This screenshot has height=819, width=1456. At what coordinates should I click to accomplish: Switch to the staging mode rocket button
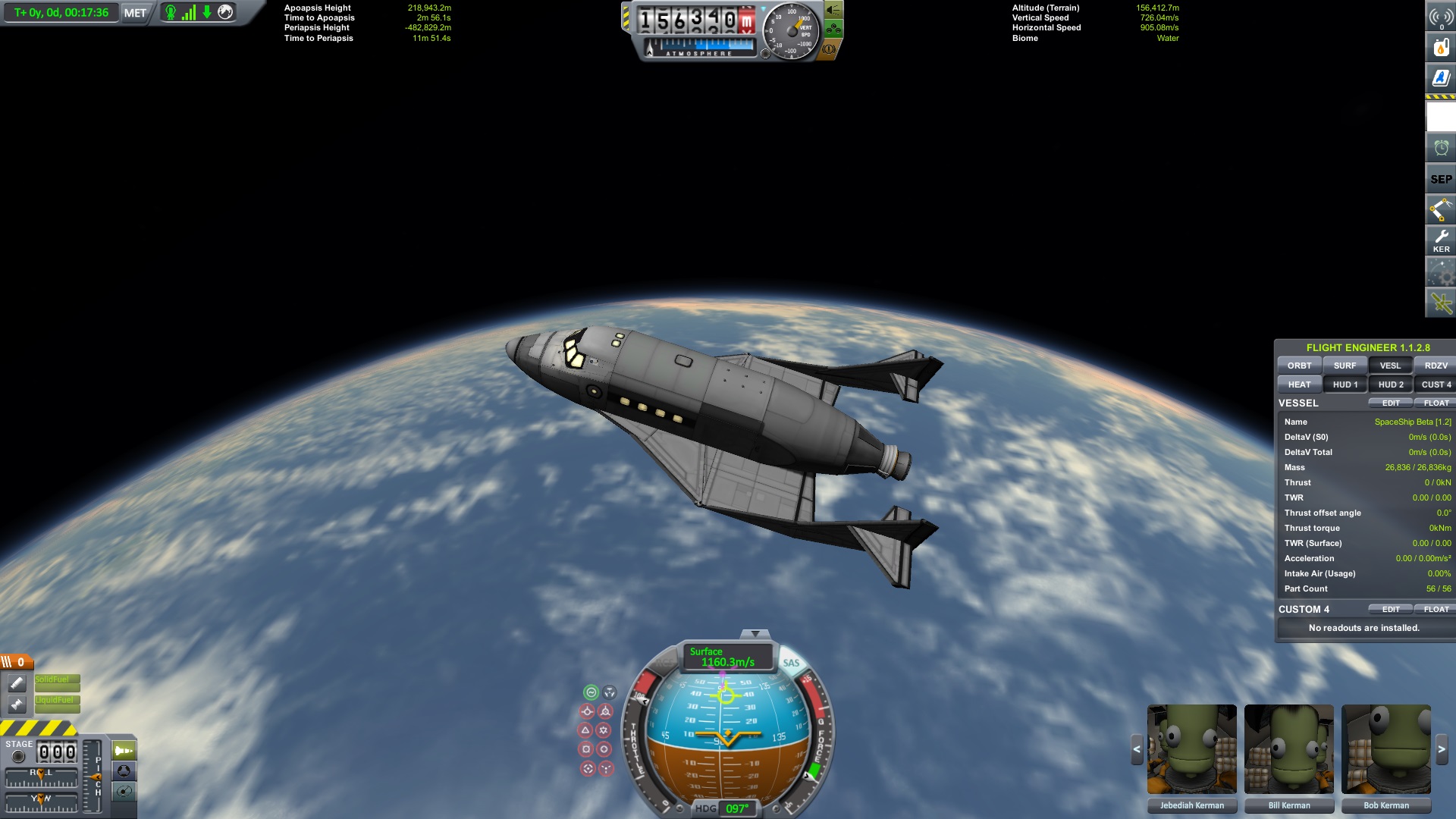coord(124,751)
